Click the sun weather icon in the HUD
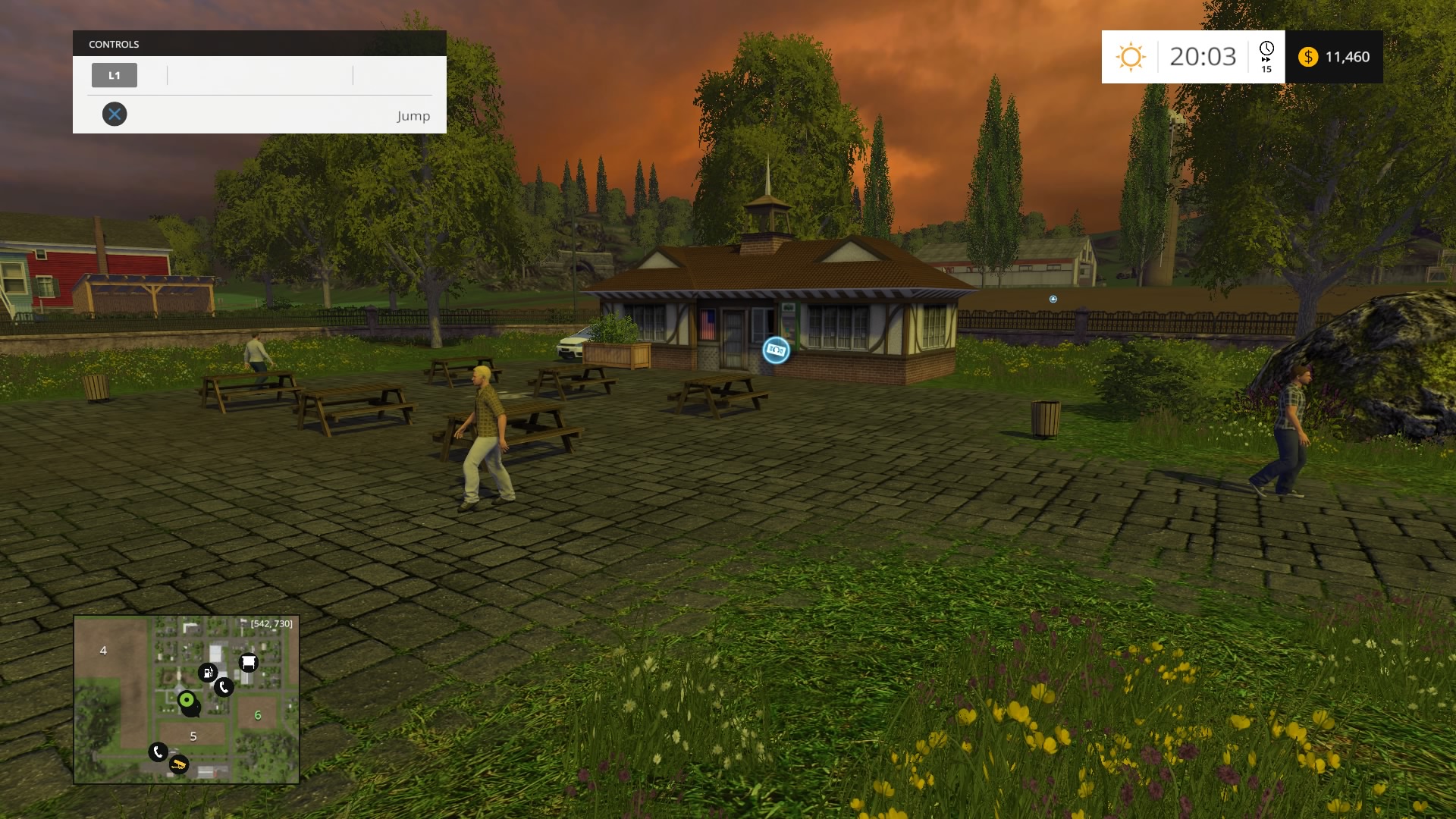The height and width of the screenshot is (819, 1456). pyautogui.click(x=1131, y=55)
